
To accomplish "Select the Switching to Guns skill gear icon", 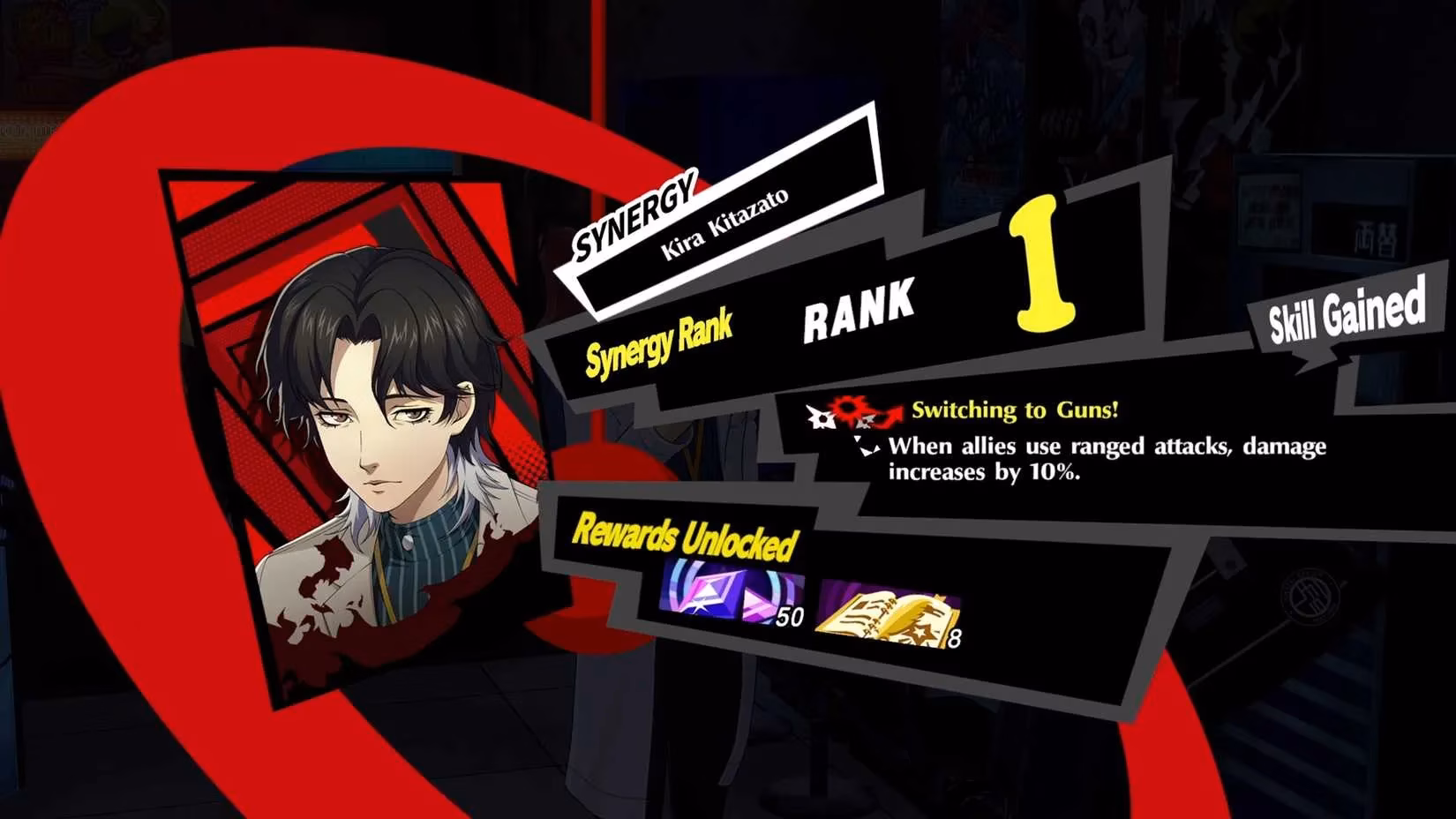I will click(847, 410).
